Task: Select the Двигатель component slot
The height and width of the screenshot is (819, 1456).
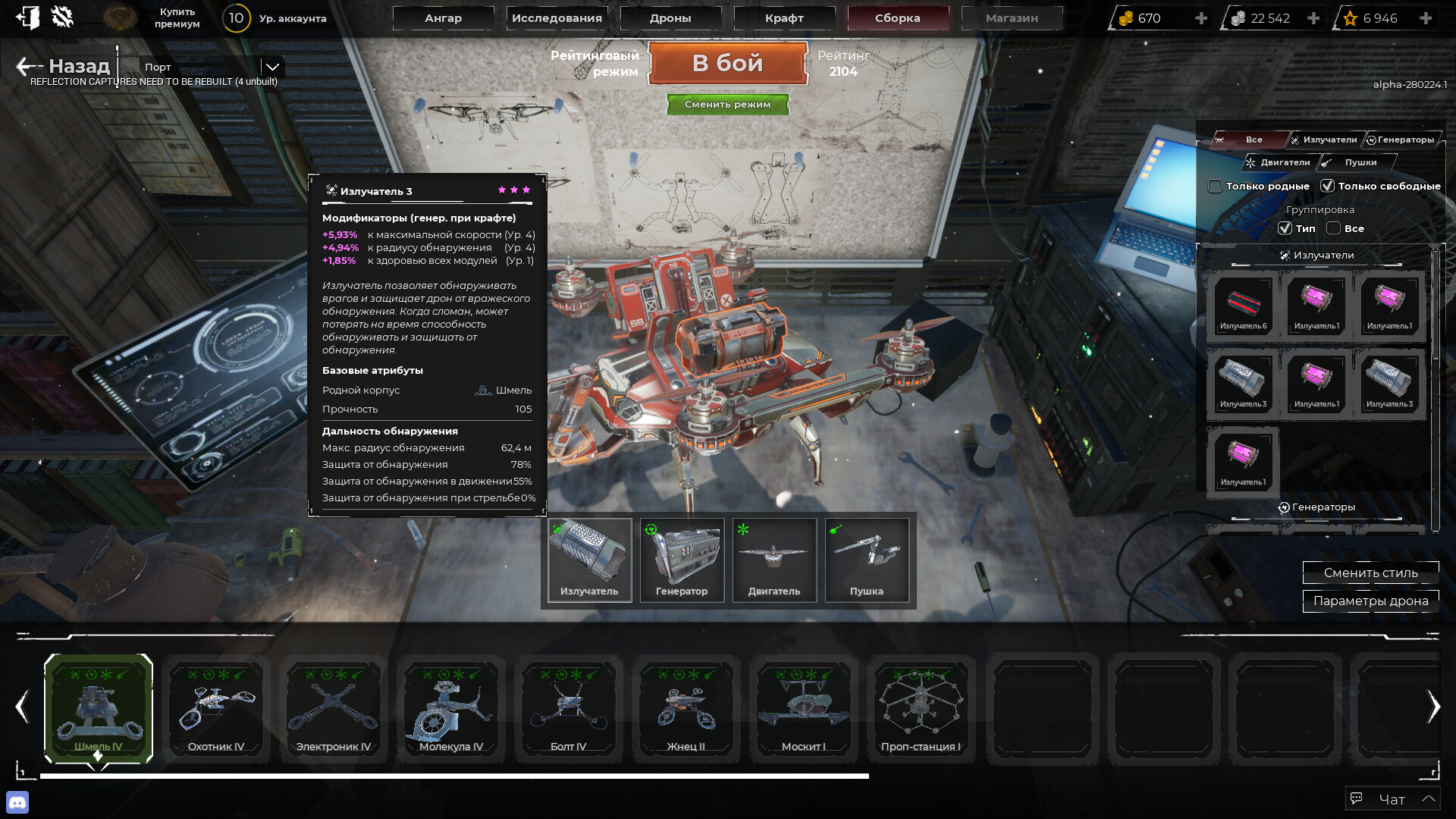Action: click(x=774, y=560)
